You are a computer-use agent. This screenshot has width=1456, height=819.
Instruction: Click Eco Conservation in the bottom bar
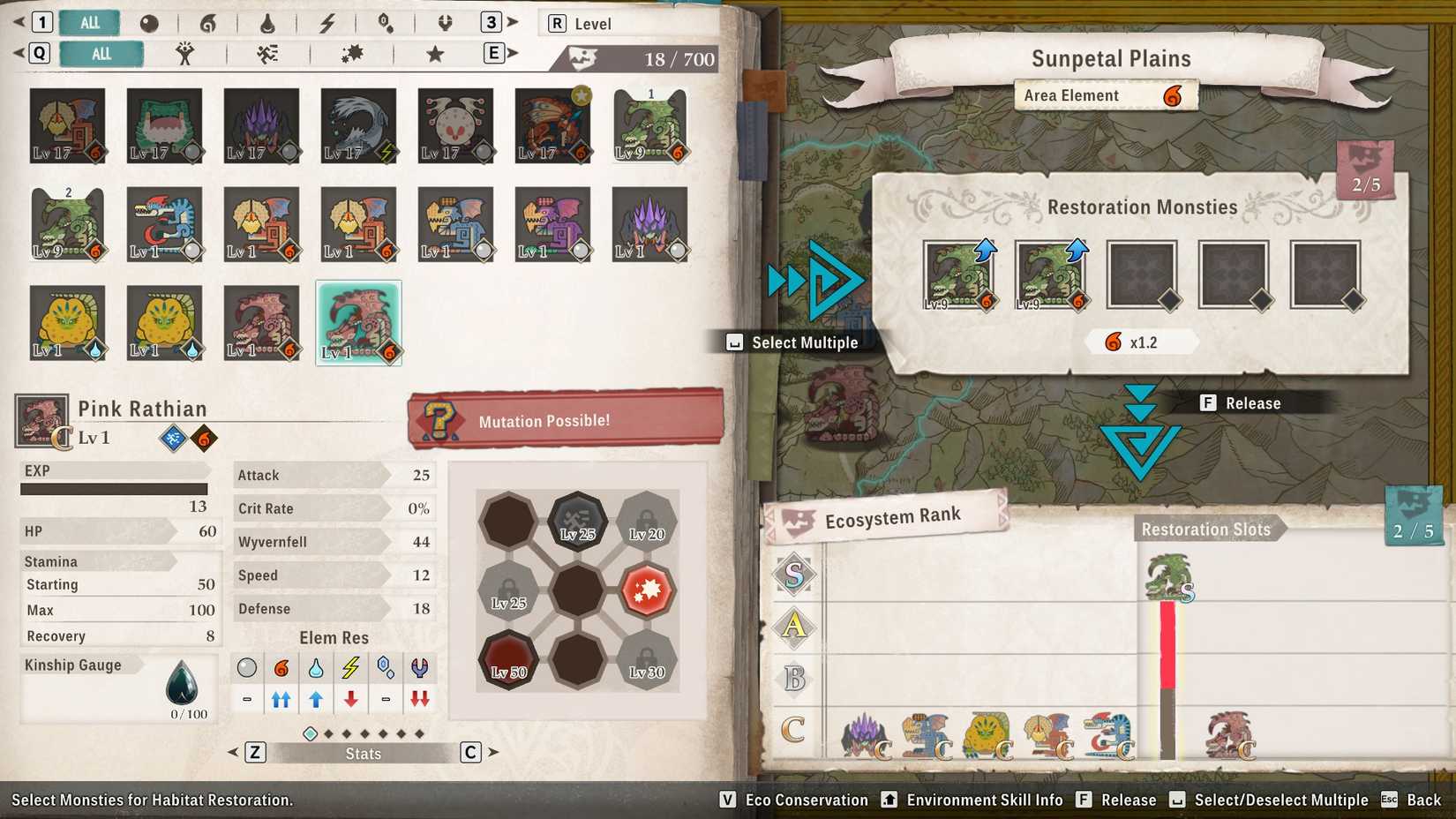pos(806,800)
